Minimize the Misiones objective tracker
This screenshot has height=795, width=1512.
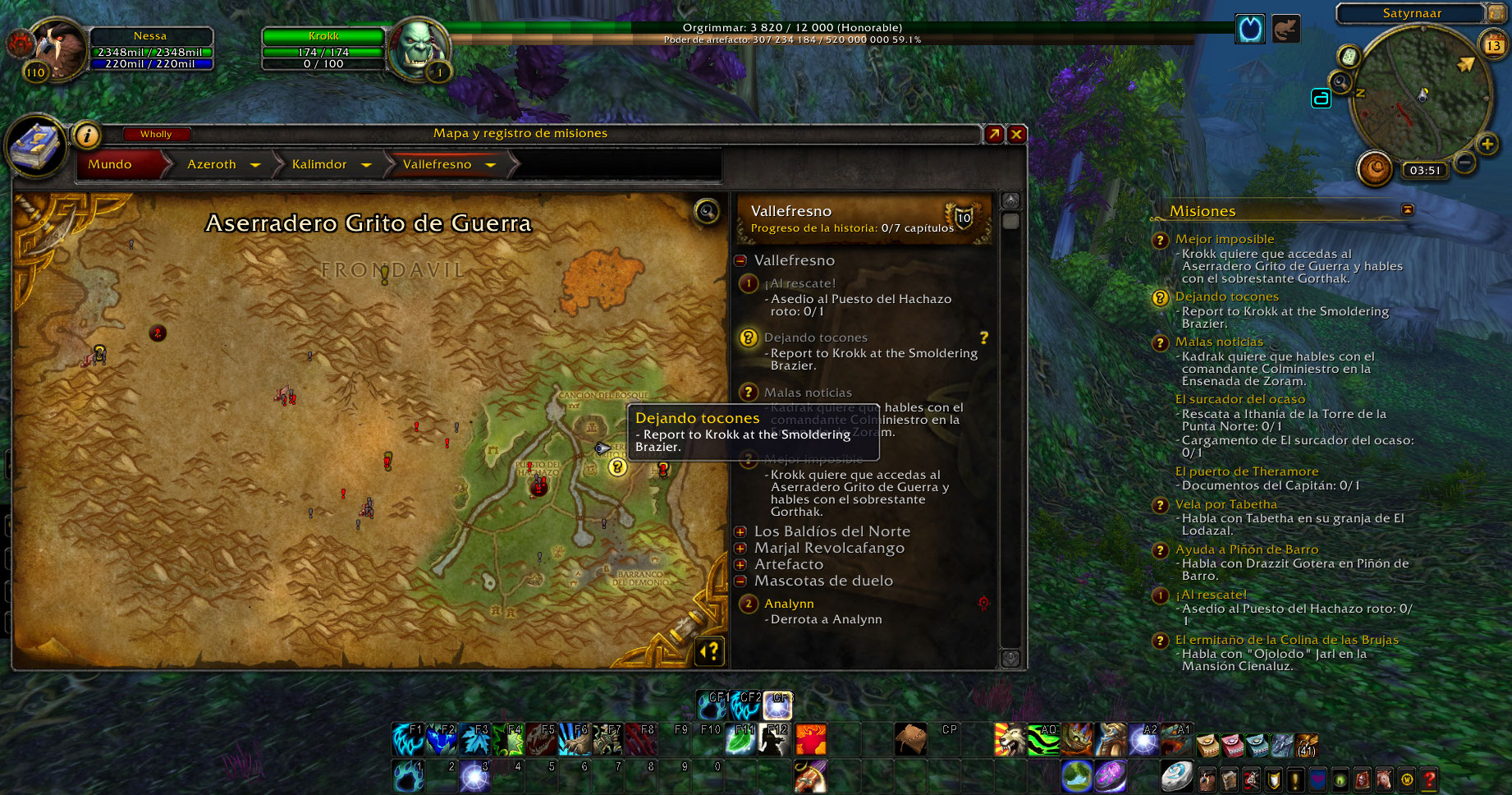click(1408, 210)
